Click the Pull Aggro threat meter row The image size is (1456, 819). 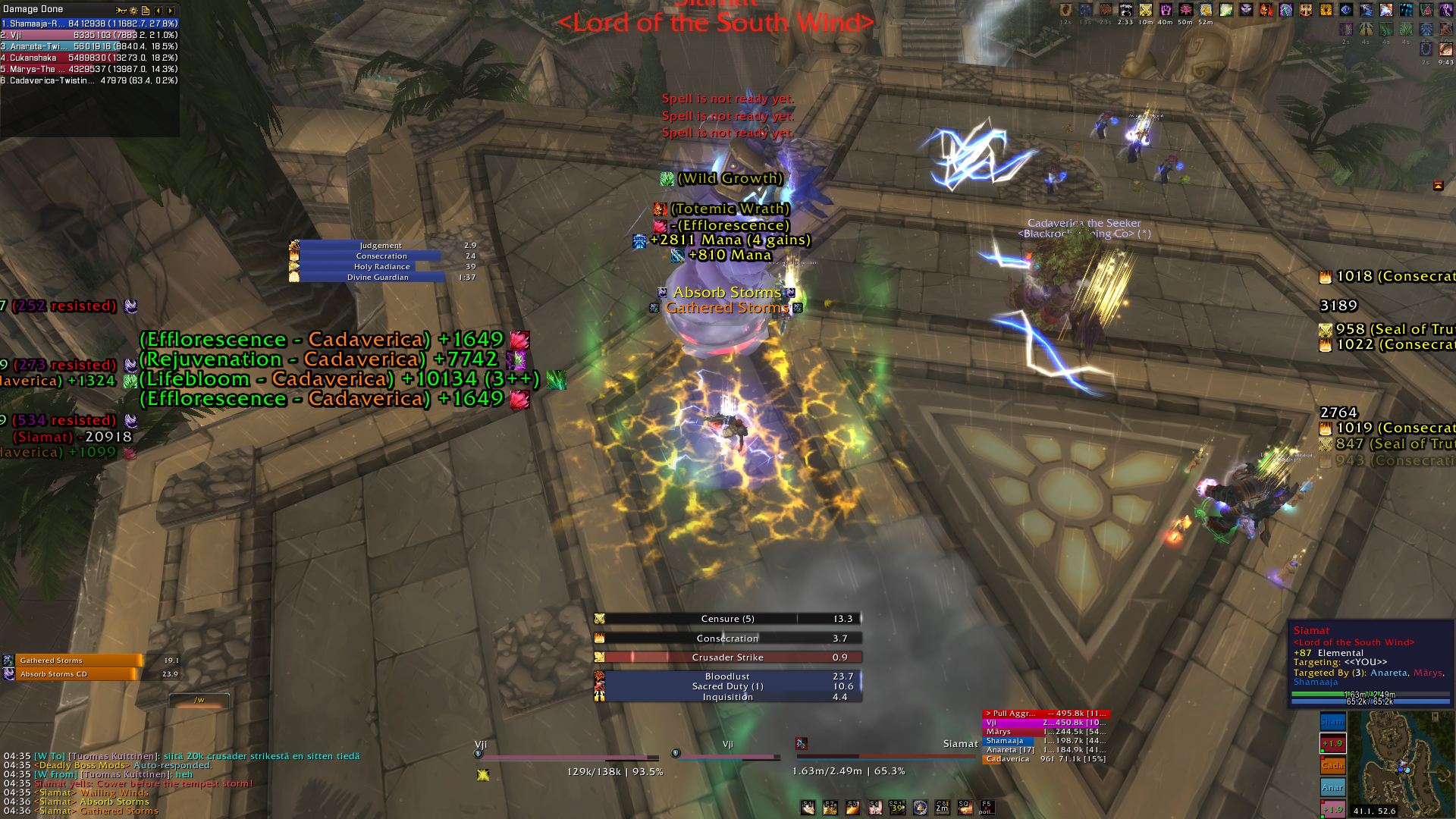pos(1045,714)
